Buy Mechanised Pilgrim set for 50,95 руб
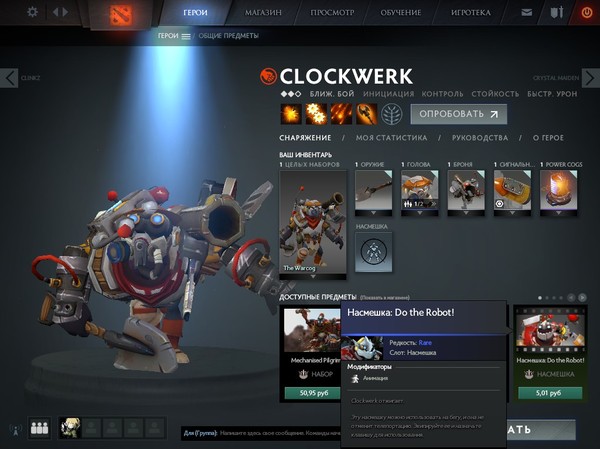 [x=309, y=393]
